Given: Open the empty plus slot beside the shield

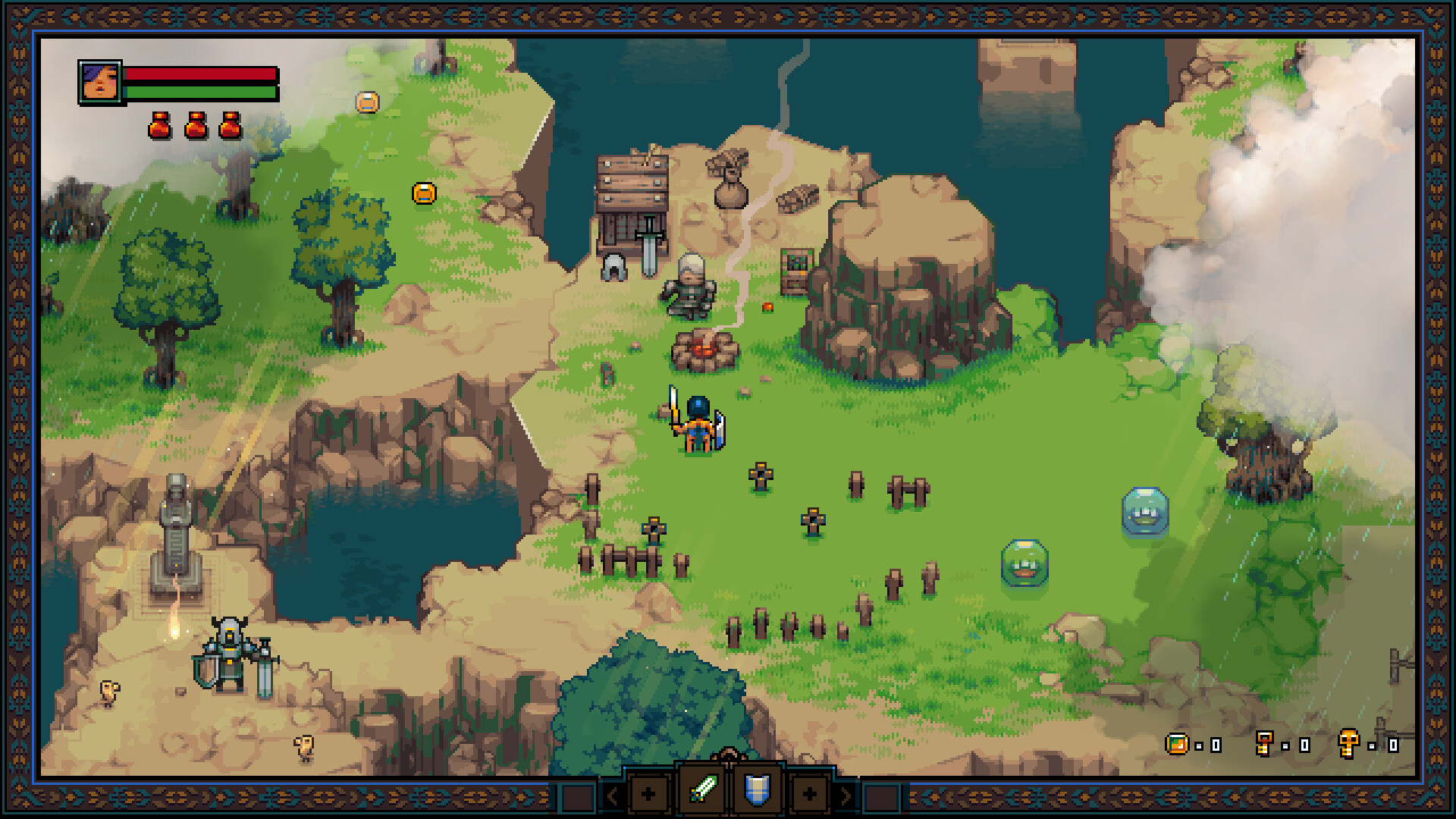Looking at the screenshot, I should [x=810, y=794].
